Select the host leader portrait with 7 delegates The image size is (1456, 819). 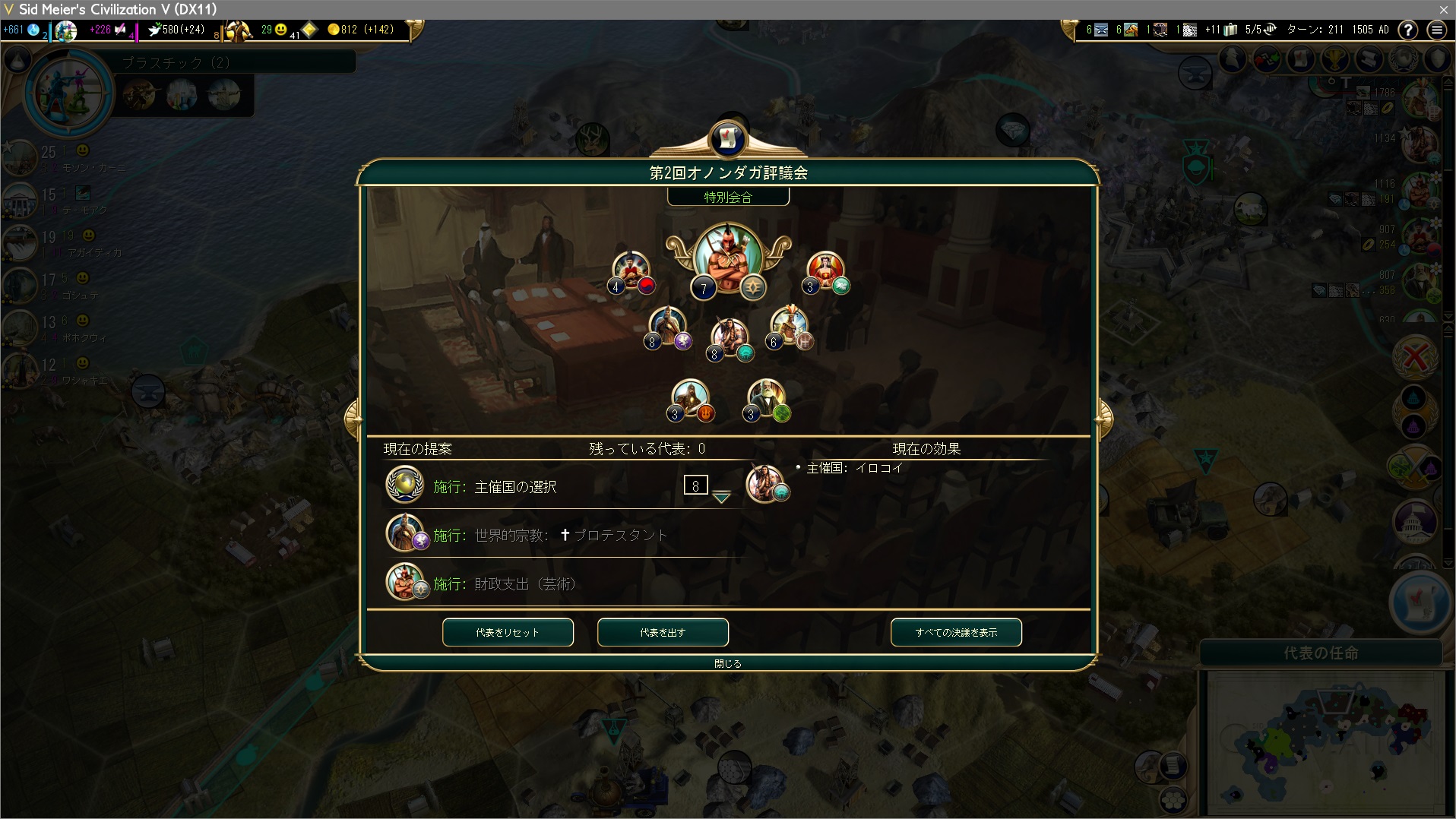coord(727,258)
